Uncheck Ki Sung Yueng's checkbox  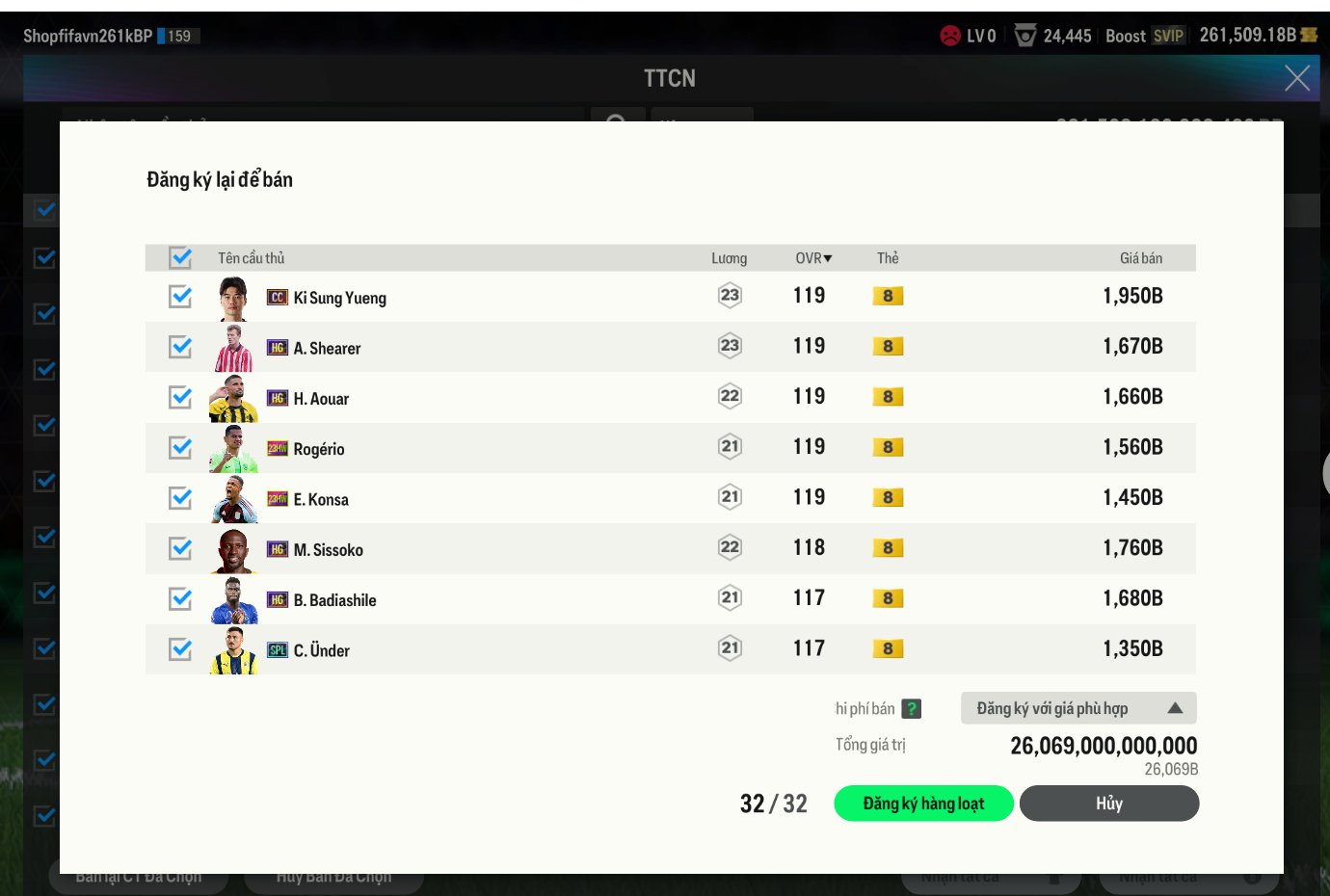pyautogui.click(x=180, y=297)
